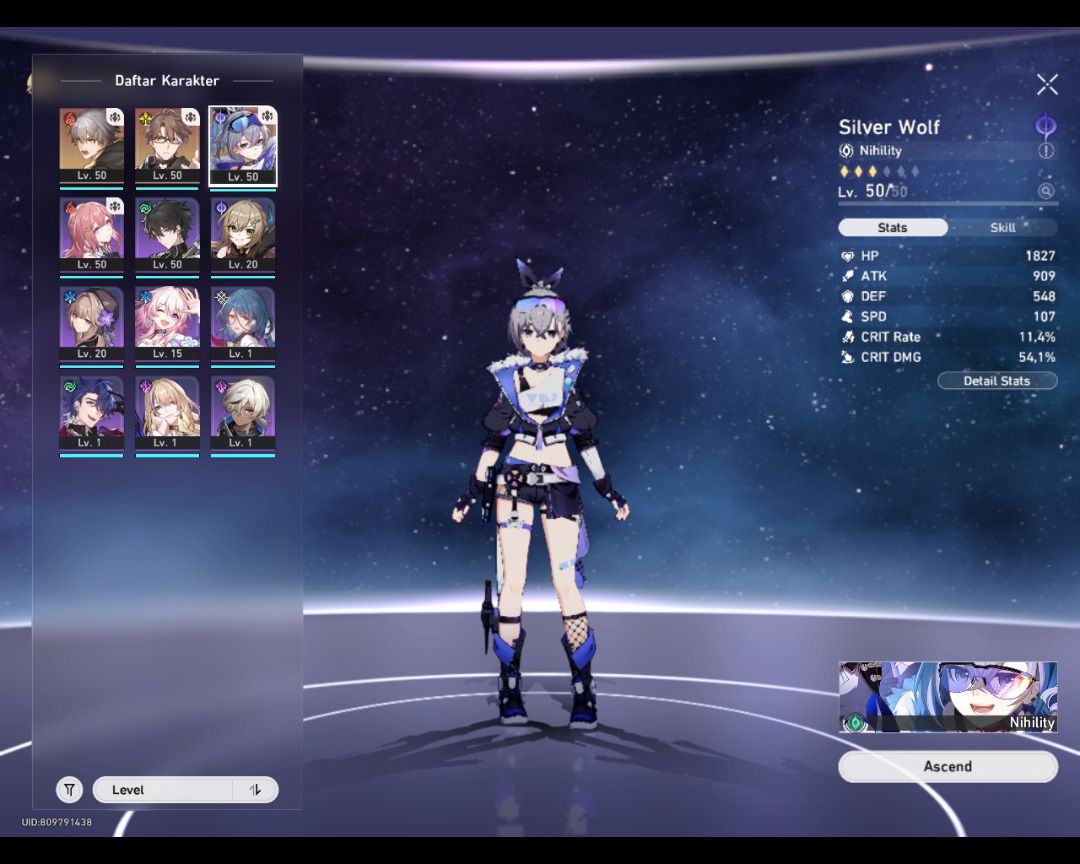Select the blonde long-haired character Lv. 1
1080x864 pixels.
click(167, 414)
